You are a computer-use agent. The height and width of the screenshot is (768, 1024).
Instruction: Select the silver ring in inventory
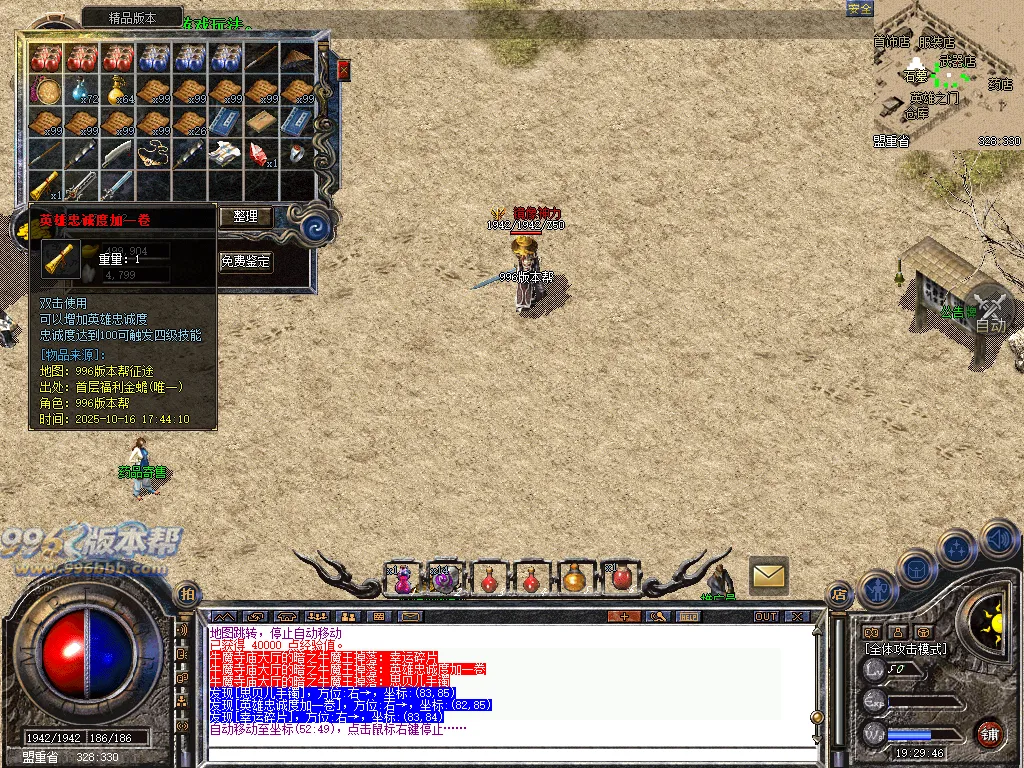298,153
